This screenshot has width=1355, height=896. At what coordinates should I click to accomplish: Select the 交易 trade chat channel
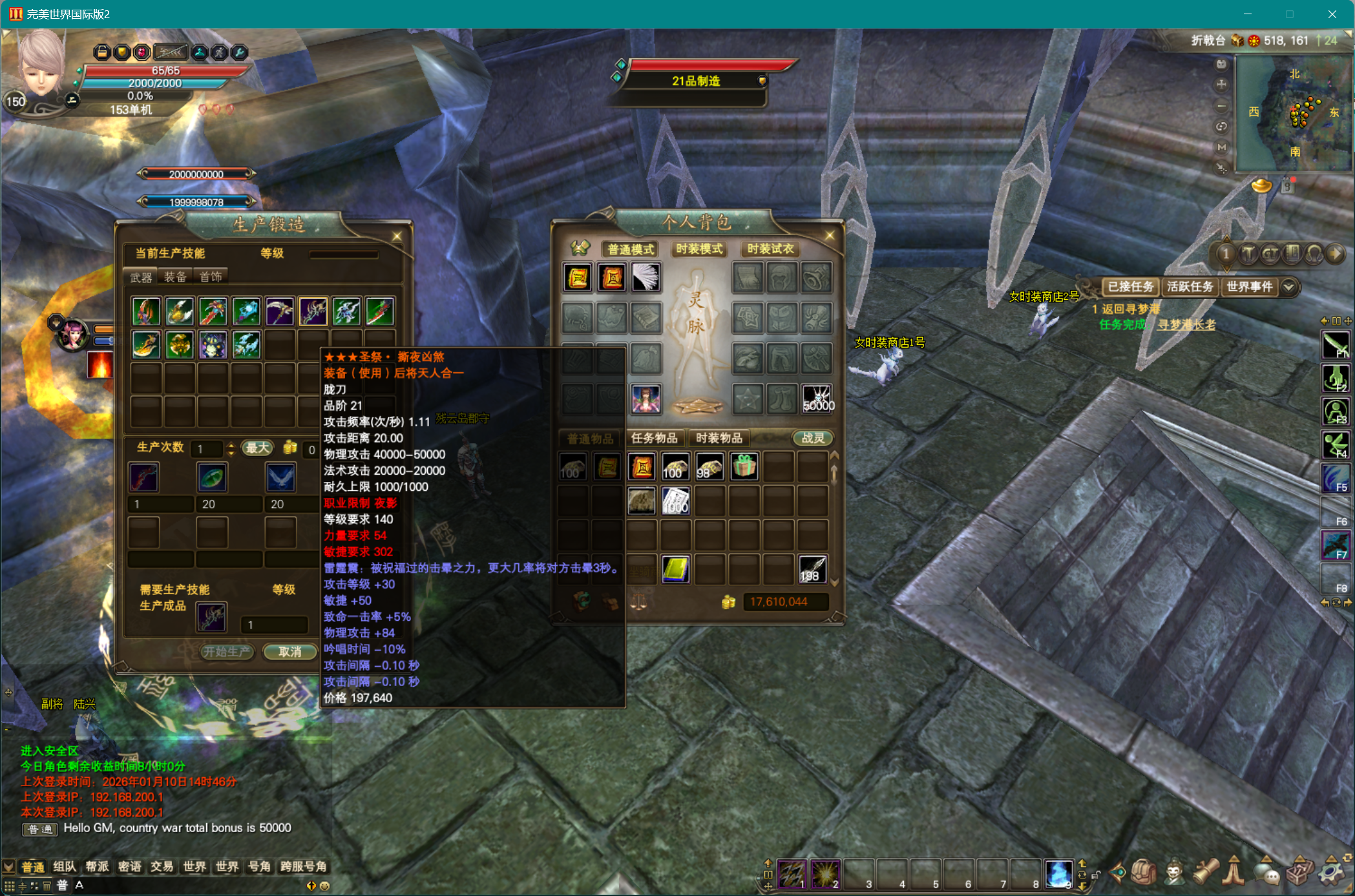pyautogui.click(x=162, y=866)
